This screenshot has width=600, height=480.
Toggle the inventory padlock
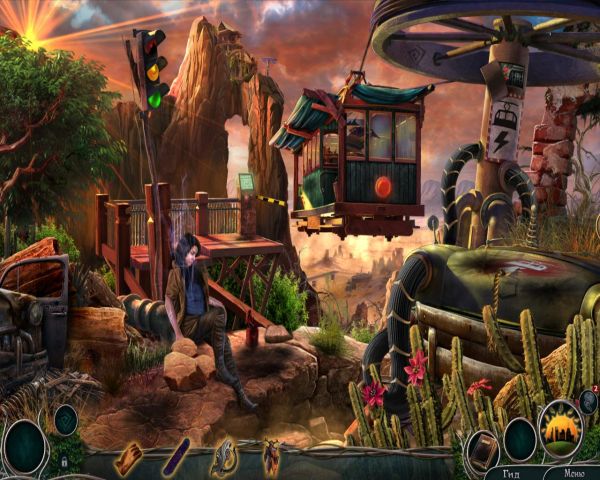[64, 461]
